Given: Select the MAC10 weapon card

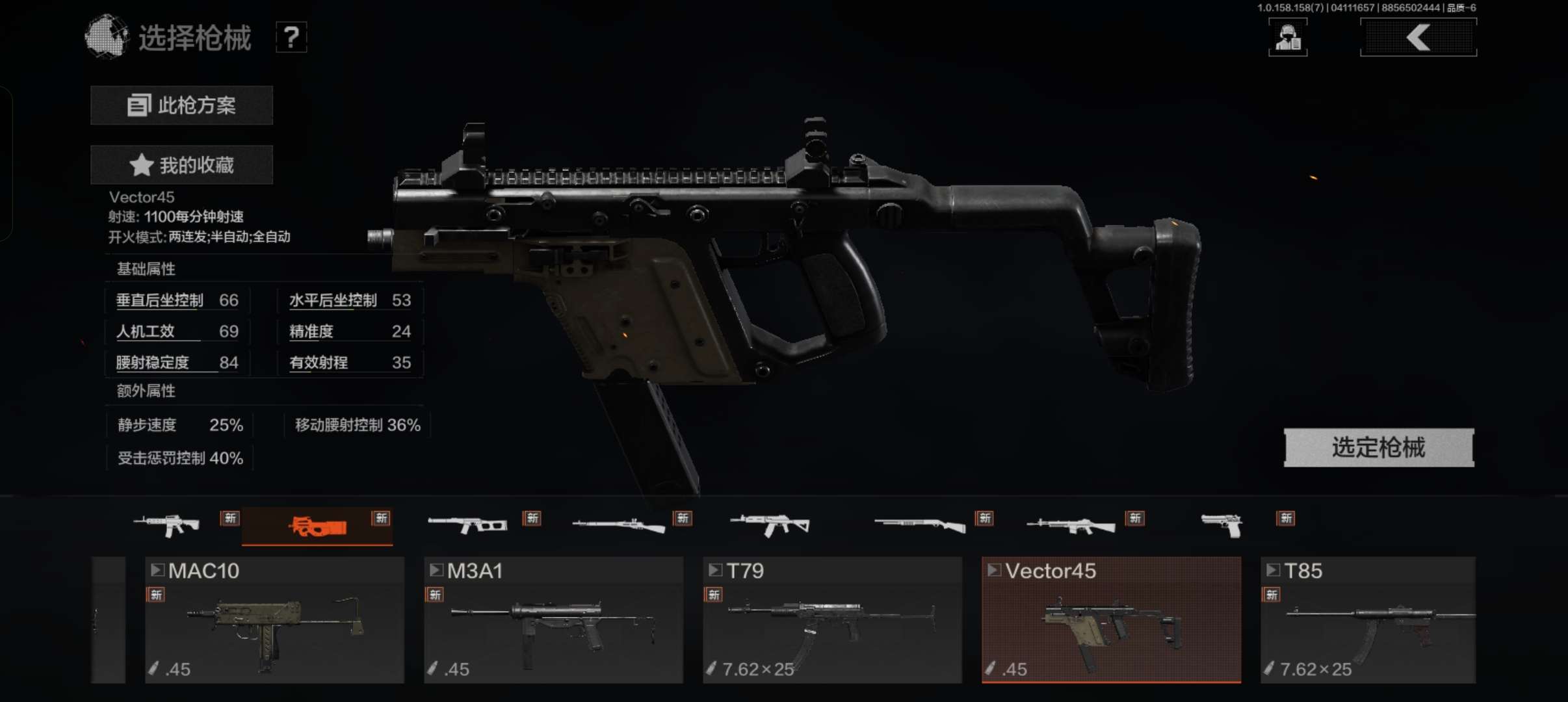Looking at the screenshot, I should [274, 619].
